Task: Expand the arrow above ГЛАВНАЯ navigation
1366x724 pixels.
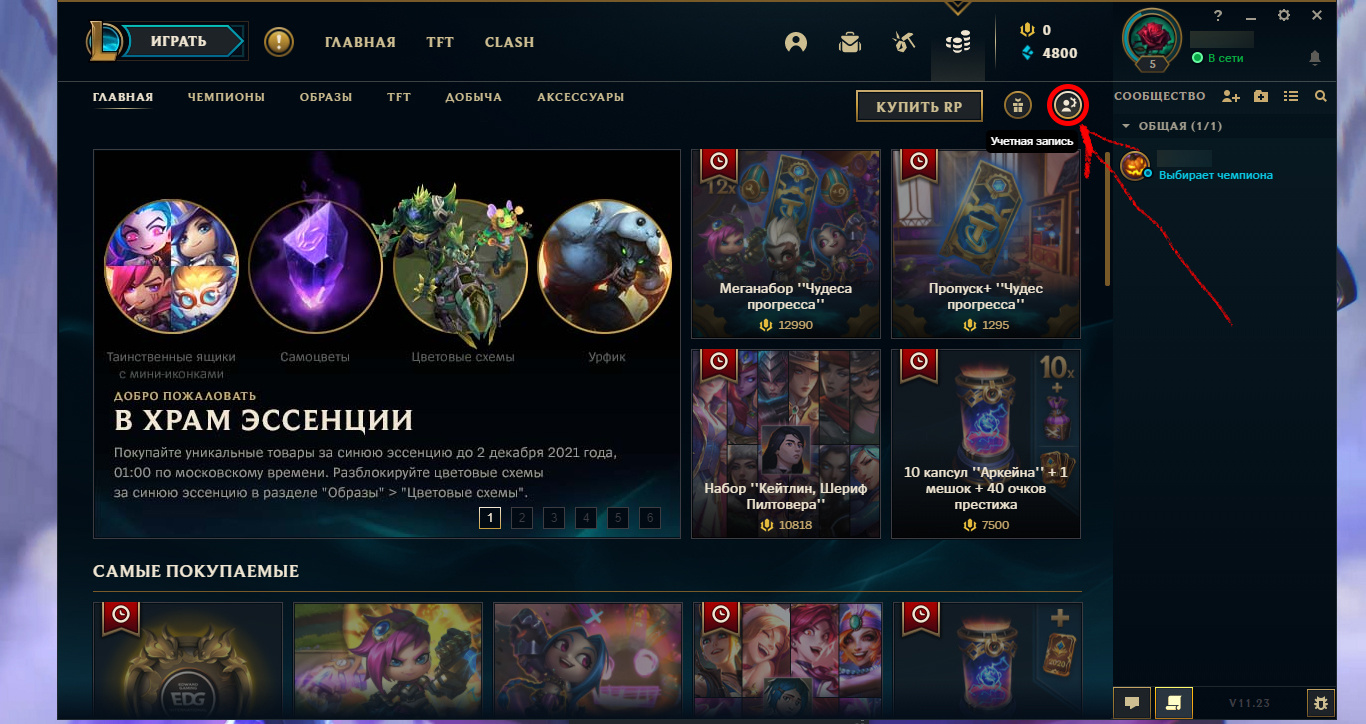Action: [x=957, y=6]
